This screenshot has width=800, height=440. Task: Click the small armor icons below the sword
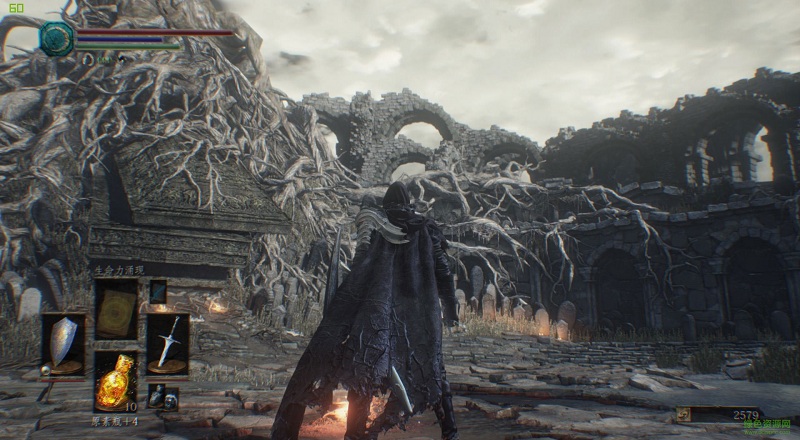(162, 396)
